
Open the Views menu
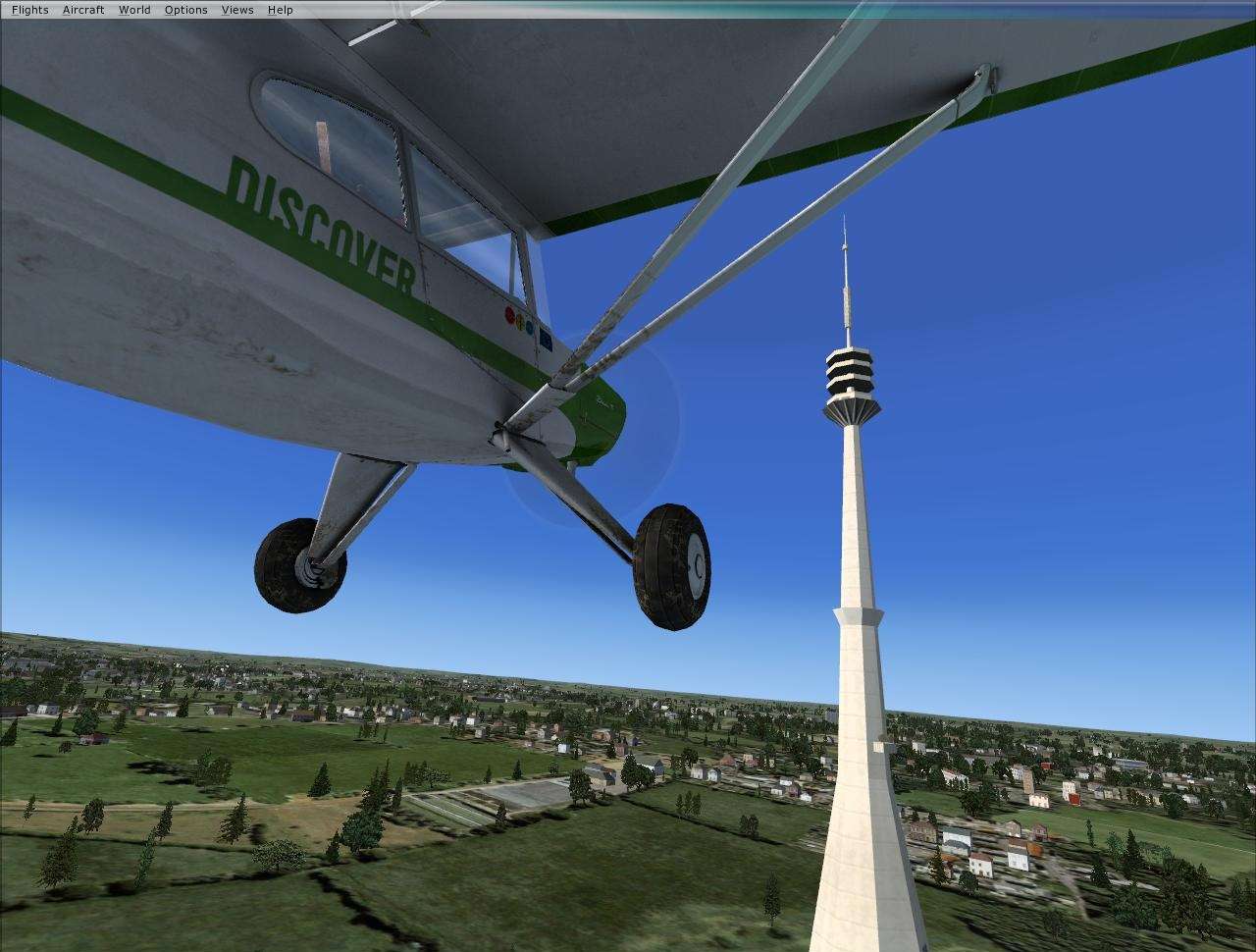point(236,9)
